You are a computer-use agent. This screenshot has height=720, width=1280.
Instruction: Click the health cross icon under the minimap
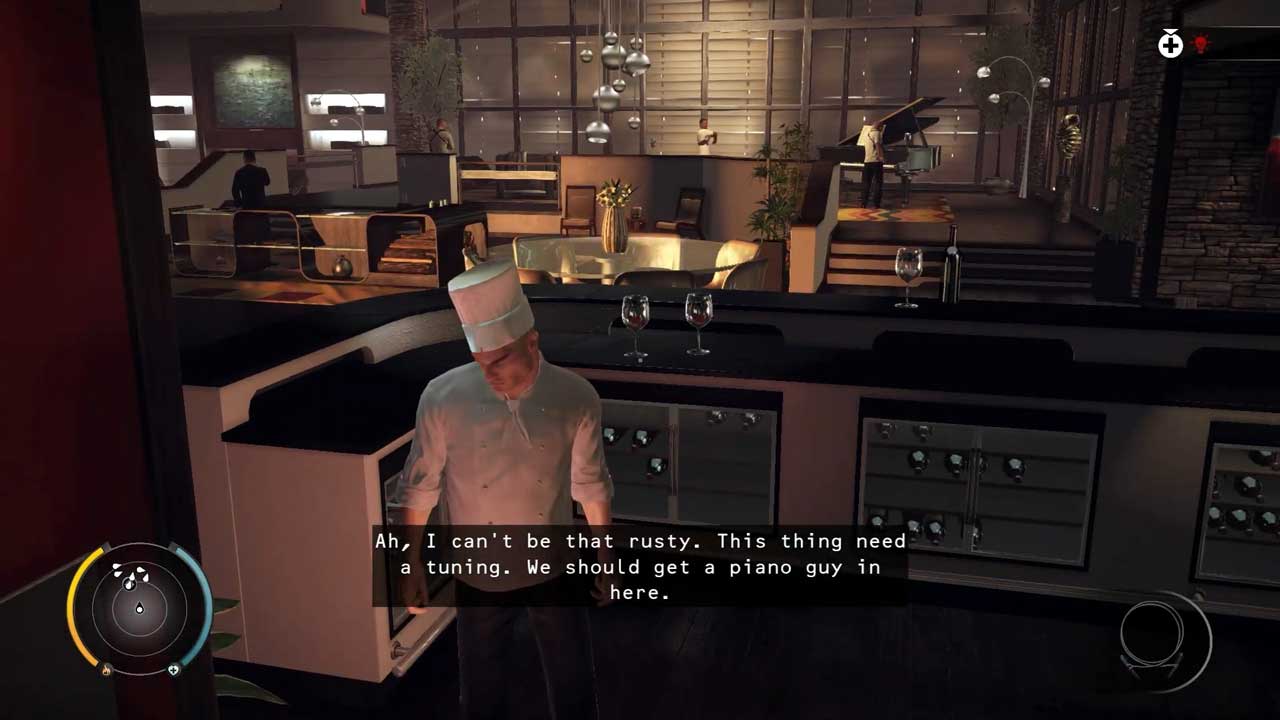[173, 670]
